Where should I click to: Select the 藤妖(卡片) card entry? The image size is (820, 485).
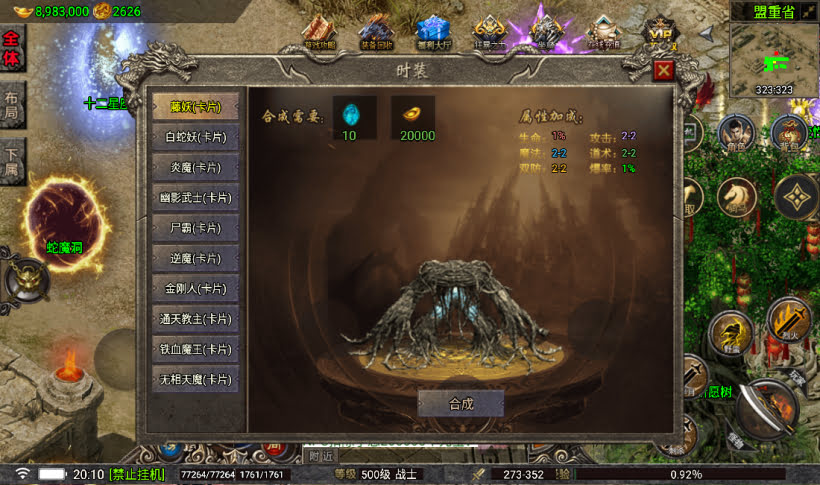[x=195, y=106]
